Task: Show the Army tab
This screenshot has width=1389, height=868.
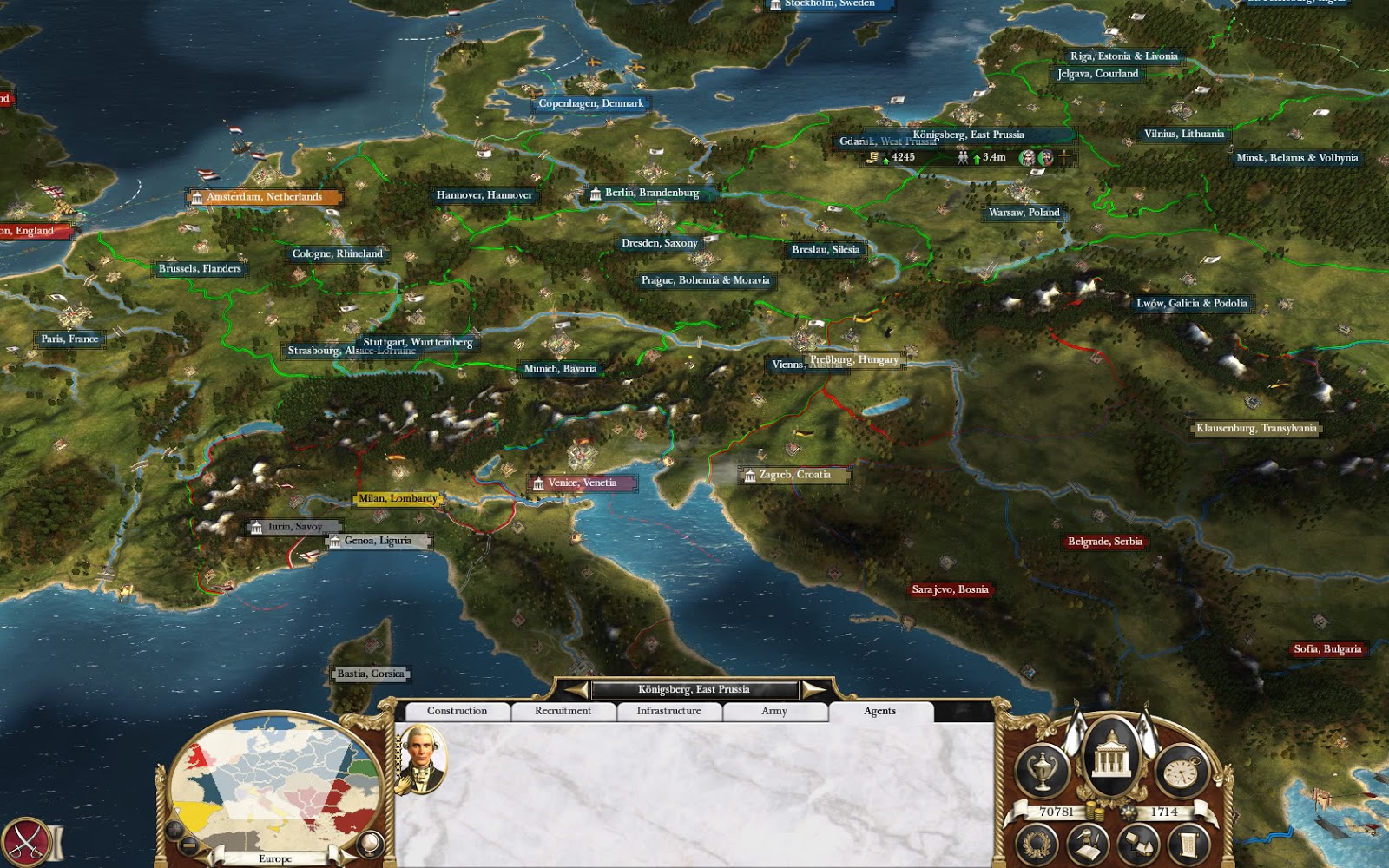Action: tap(774, 711)
